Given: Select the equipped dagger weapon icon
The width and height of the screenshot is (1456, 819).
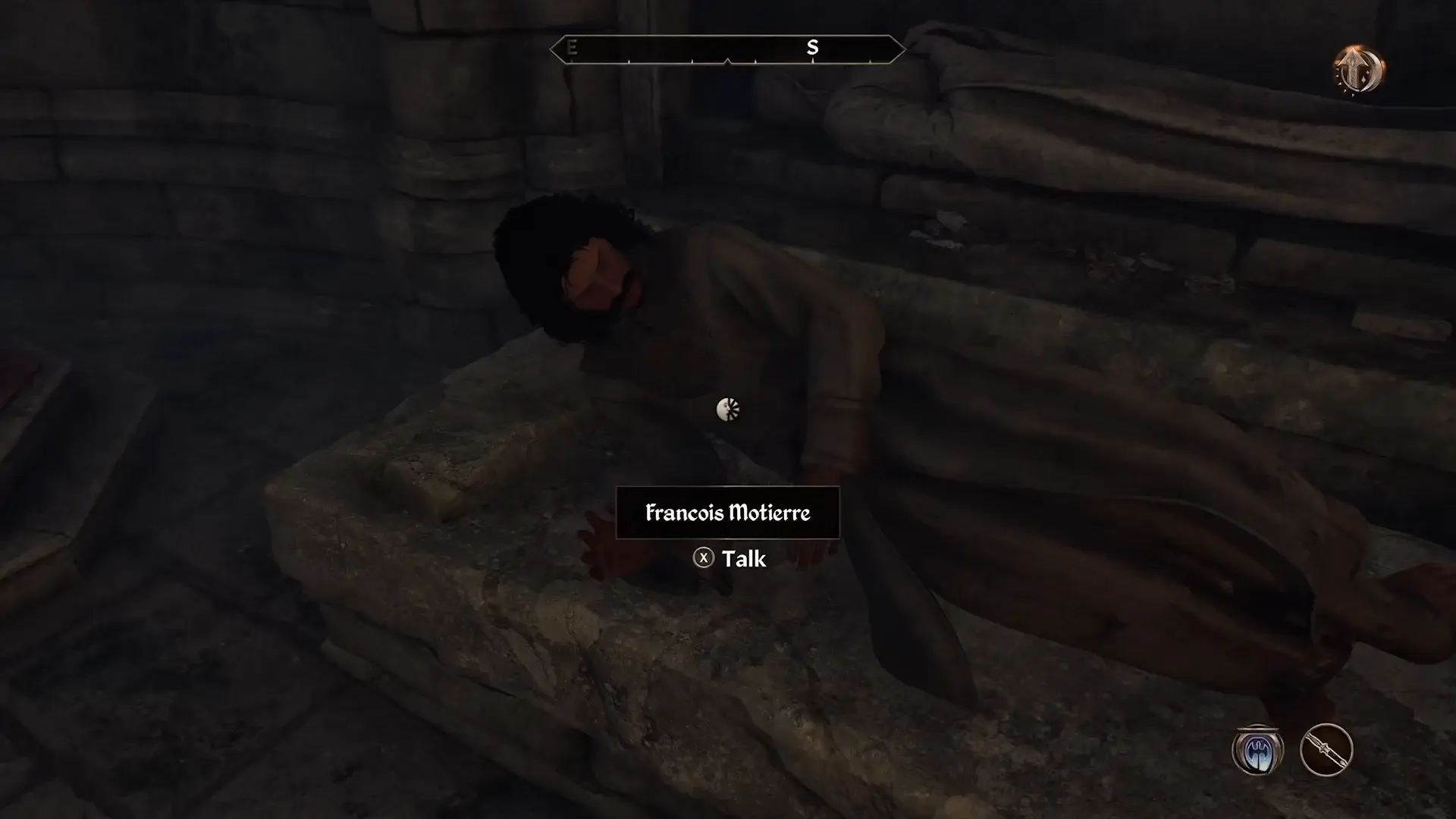Looking at the screenshot, I should tap(1326, 750).
